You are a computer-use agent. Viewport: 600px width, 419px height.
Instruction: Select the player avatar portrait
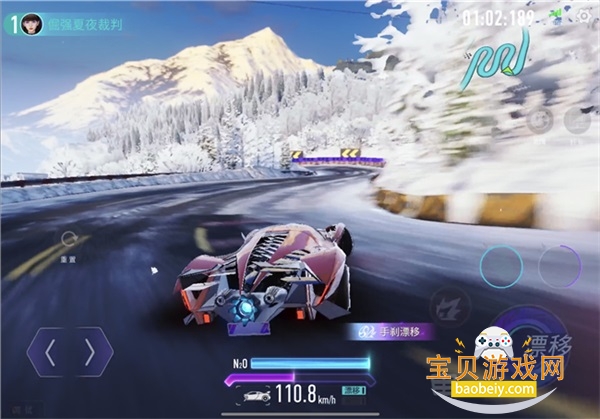(x=31, y=24)
